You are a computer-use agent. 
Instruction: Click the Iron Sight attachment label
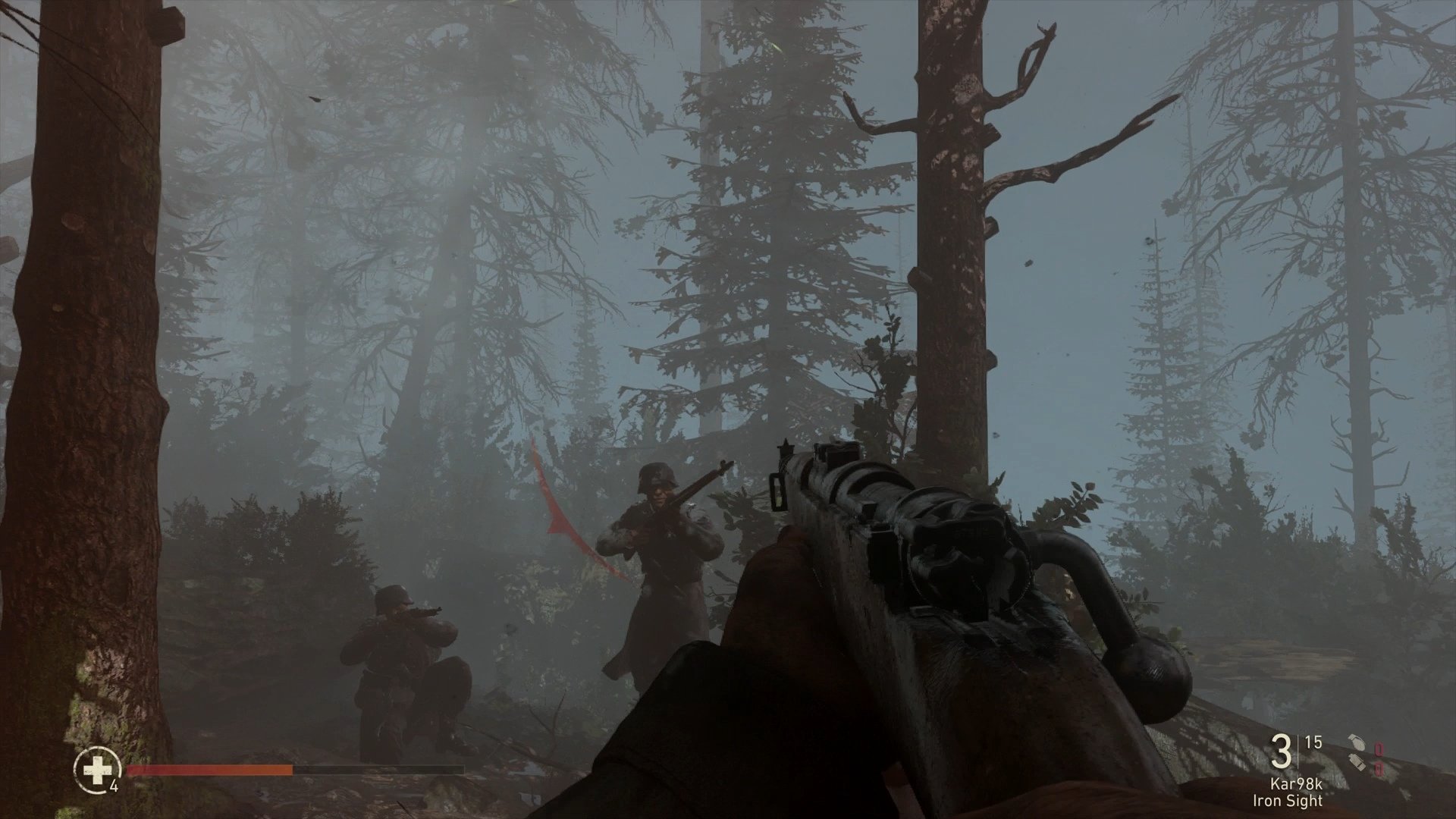(x=1288, y=799)
